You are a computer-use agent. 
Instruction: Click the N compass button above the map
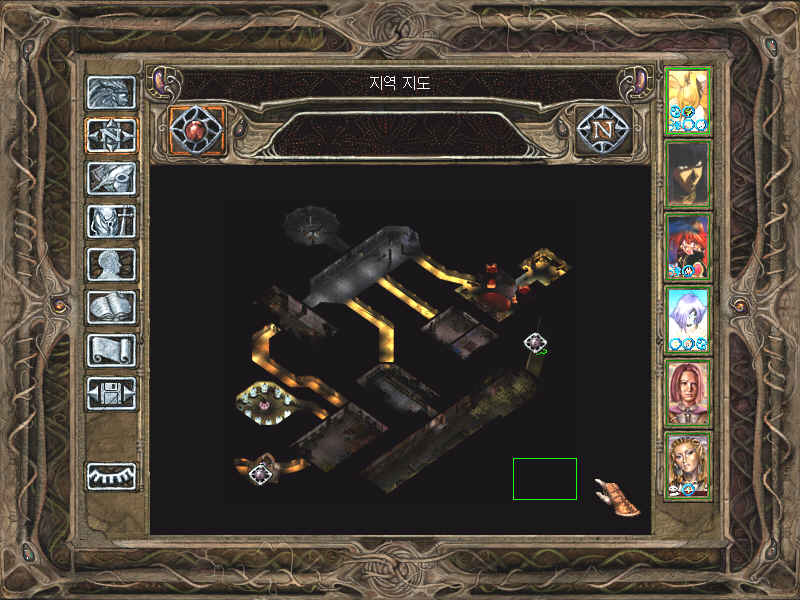click(603, 130)
